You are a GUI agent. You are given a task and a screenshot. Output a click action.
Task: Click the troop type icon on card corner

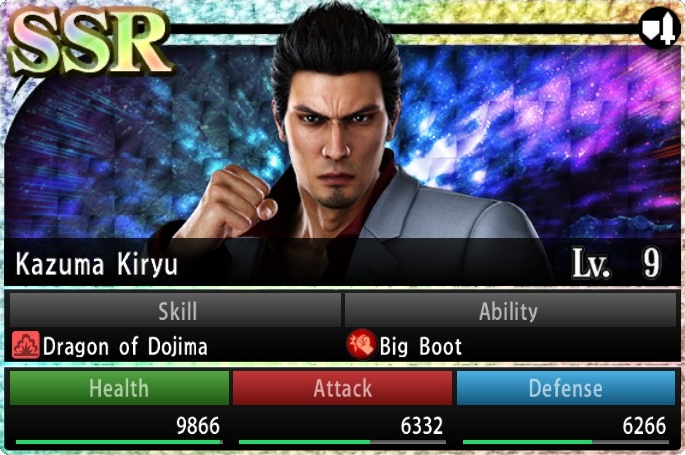point(658,29)
